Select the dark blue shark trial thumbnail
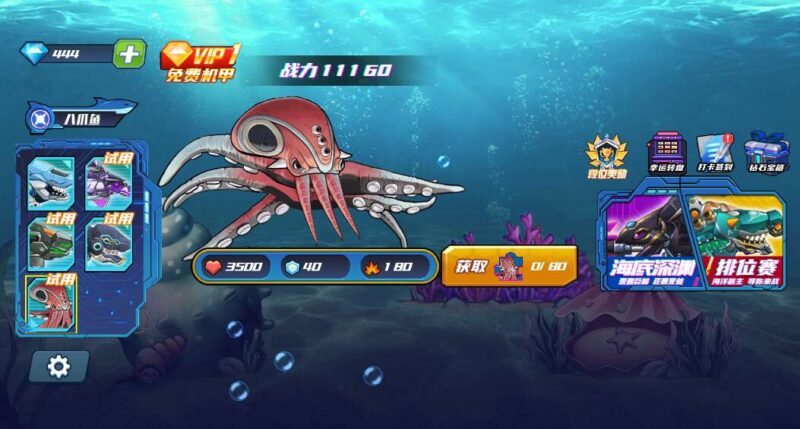800x429 pixels. (x=110, y=241)
